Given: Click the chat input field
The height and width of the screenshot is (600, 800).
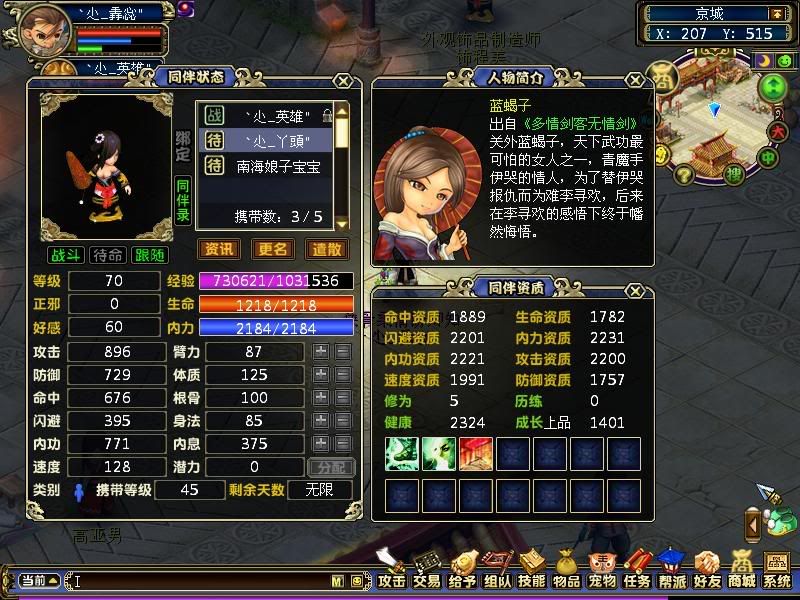Looking at the screenshot, I should 200,580.
